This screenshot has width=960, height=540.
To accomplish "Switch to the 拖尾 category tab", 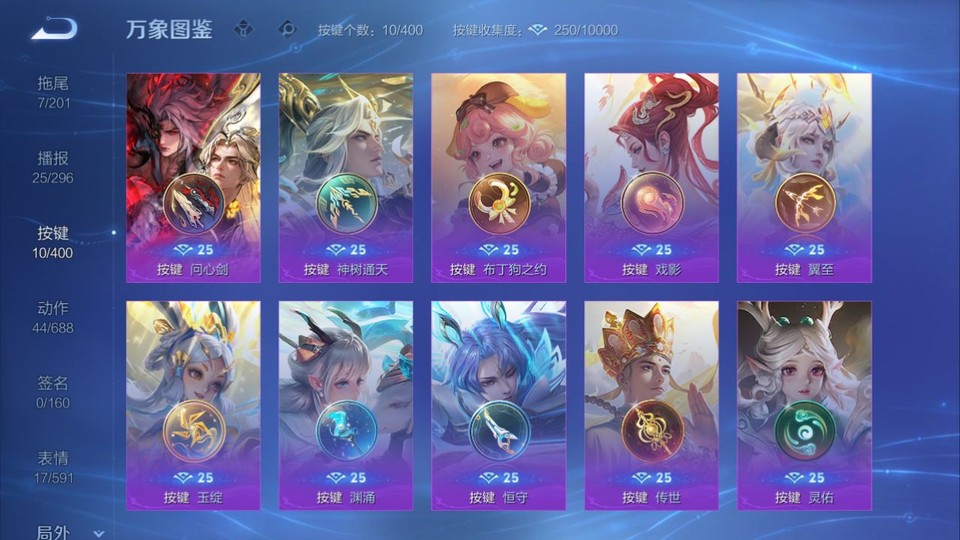I will (53, 92).
